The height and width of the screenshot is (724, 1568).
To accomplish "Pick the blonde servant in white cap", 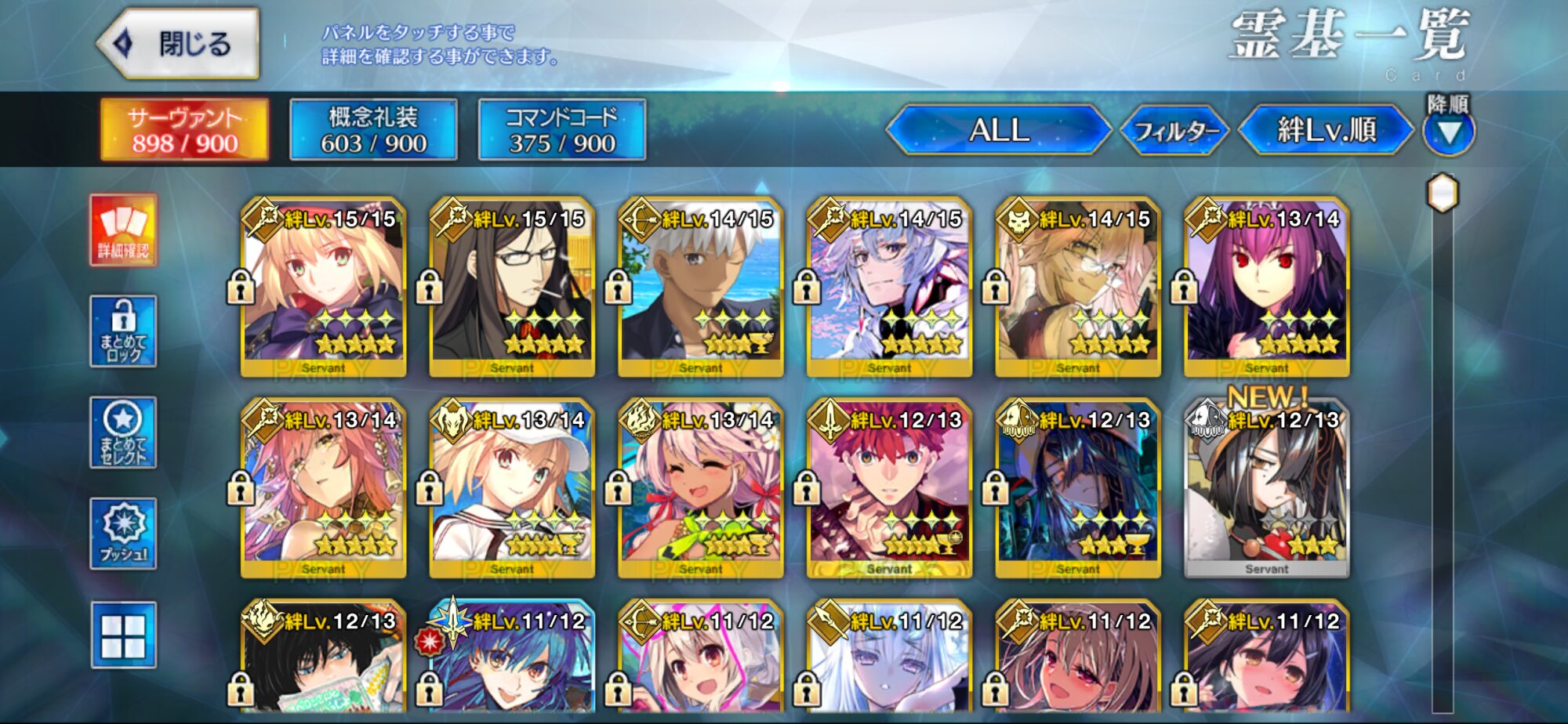I will click(x=512, y=488).
